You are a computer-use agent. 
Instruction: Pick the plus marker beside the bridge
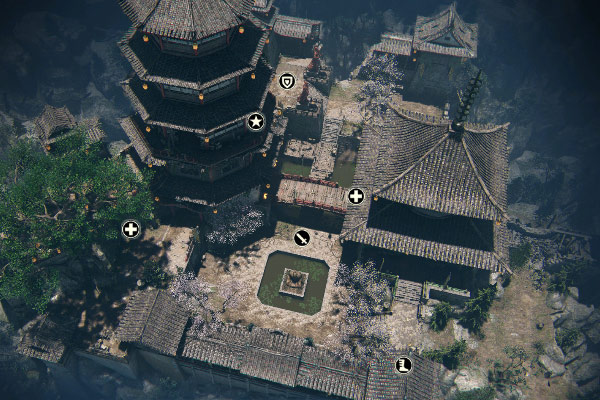(x=355, y=196)
